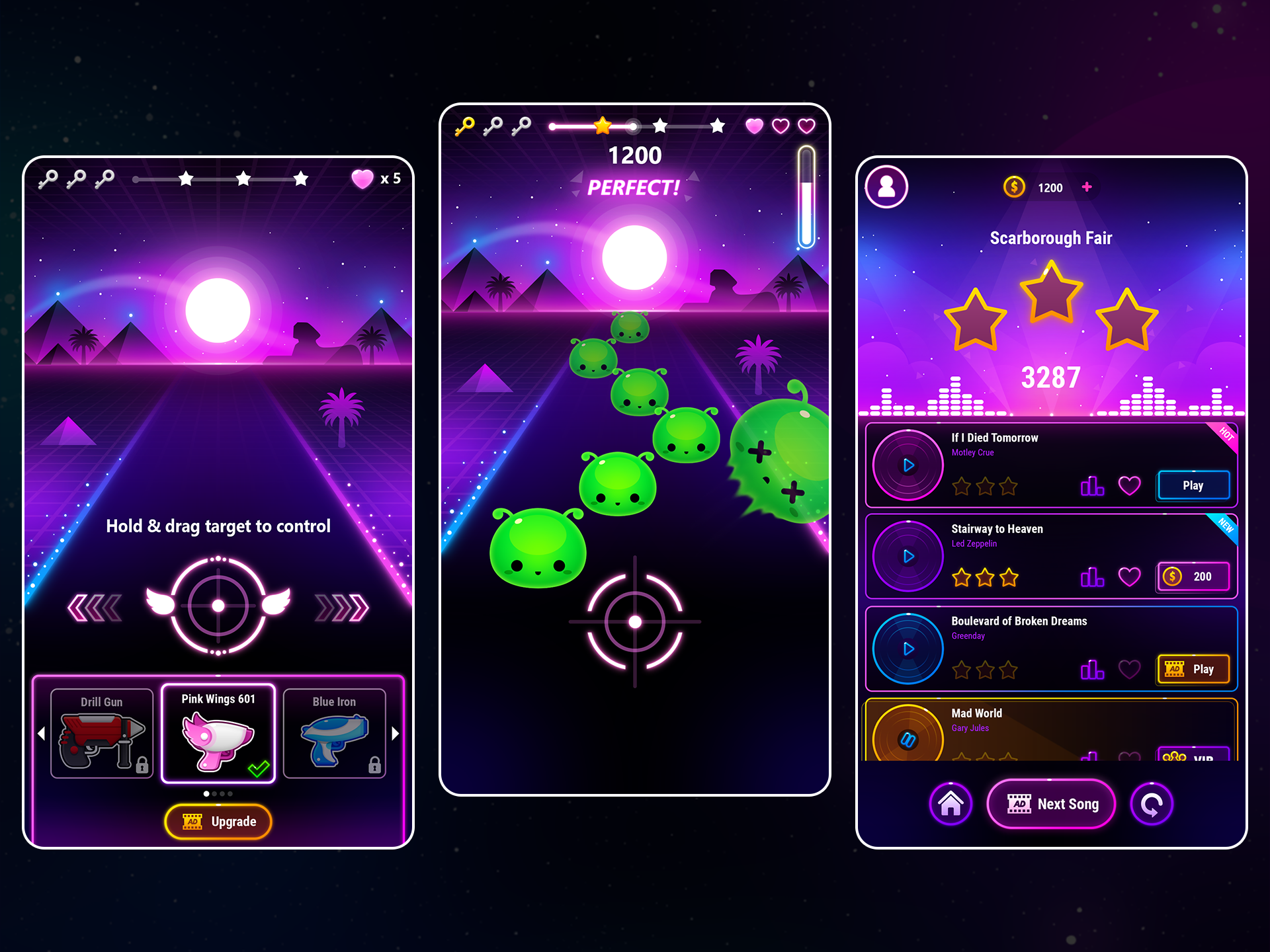Play the track If I Died Tomorrow
Image resolution: width=1270 pixels, height=952 pixels.
[1193, 485]
